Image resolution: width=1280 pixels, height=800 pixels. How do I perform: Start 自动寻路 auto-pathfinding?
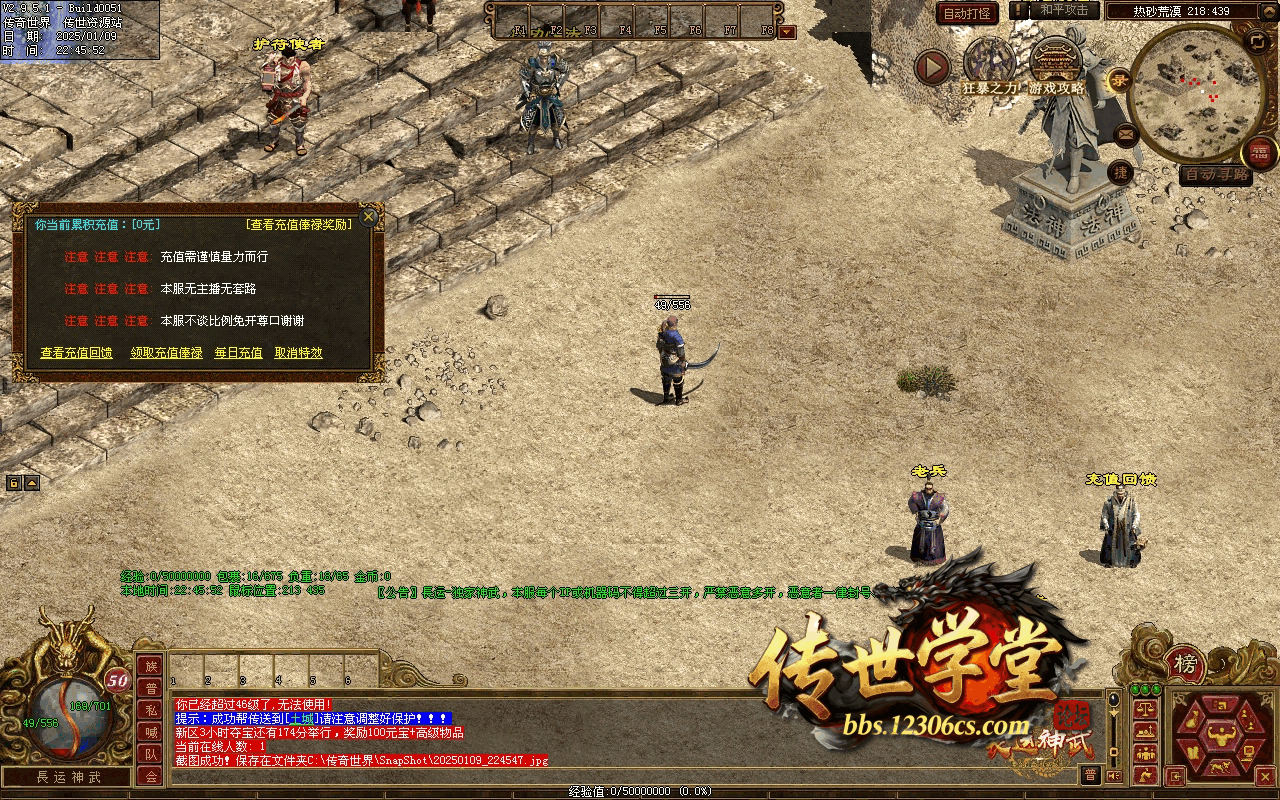click(x=1215, y=175)
